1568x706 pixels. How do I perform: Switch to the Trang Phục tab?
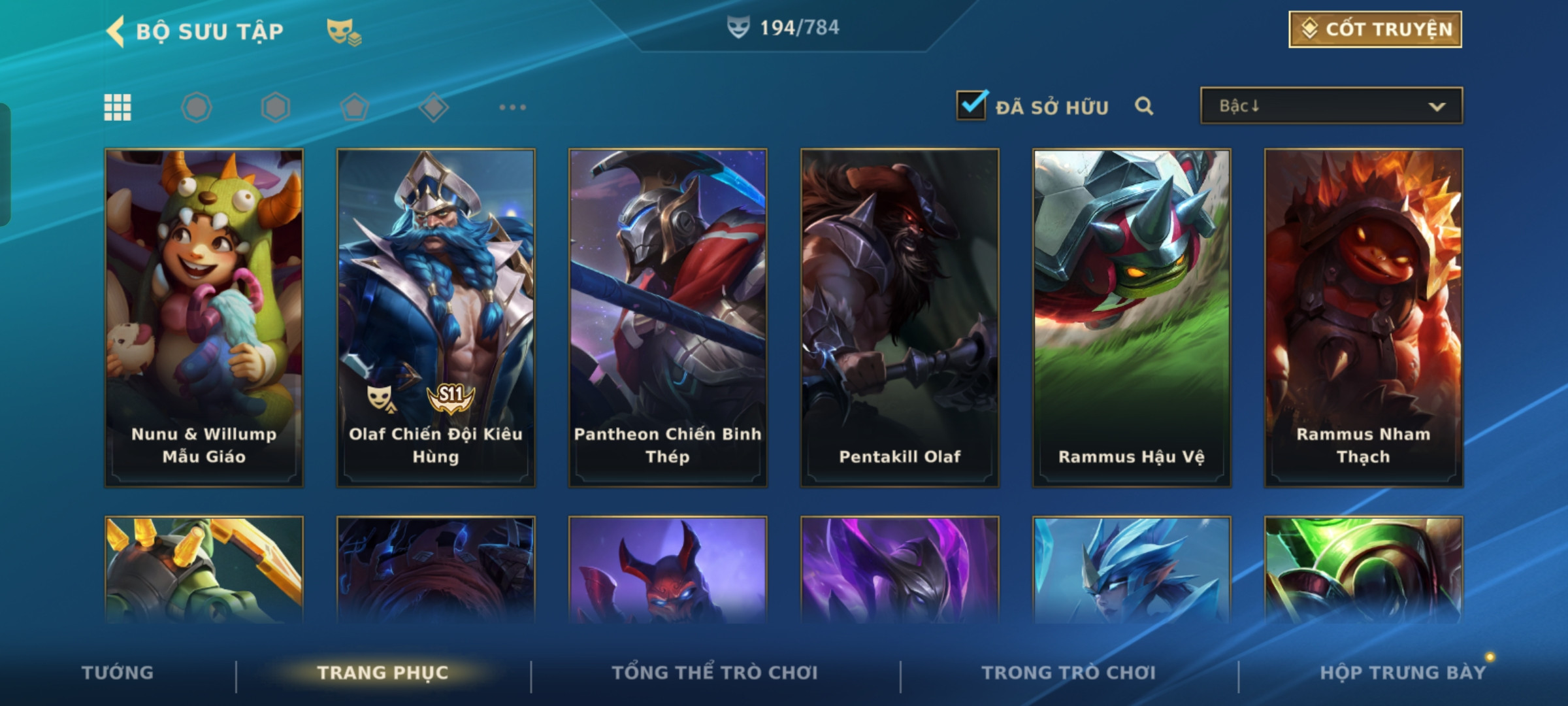coord(383,673)
